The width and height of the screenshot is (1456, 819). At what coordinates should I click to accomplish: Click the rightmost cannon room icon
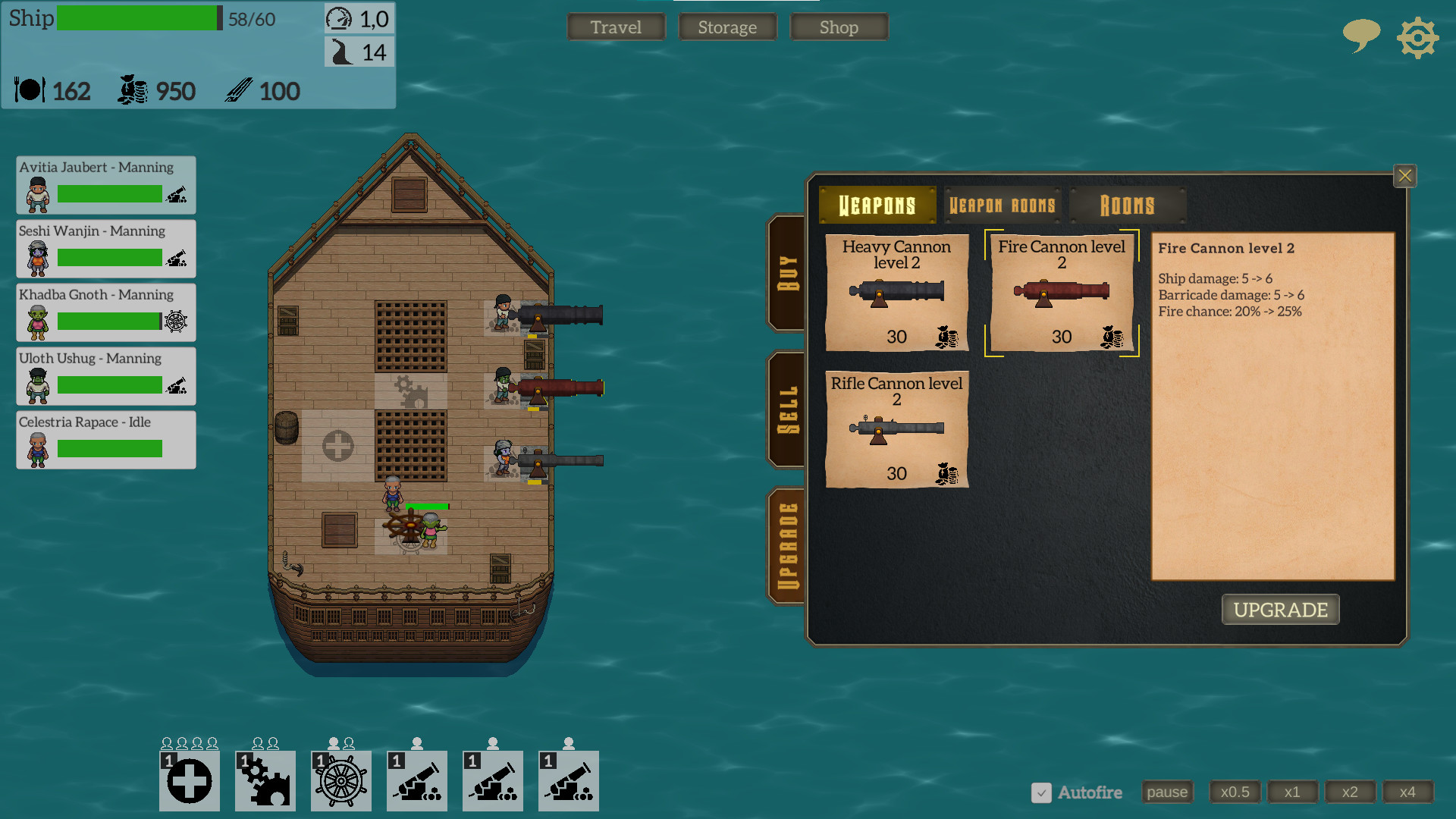[568, 780]
